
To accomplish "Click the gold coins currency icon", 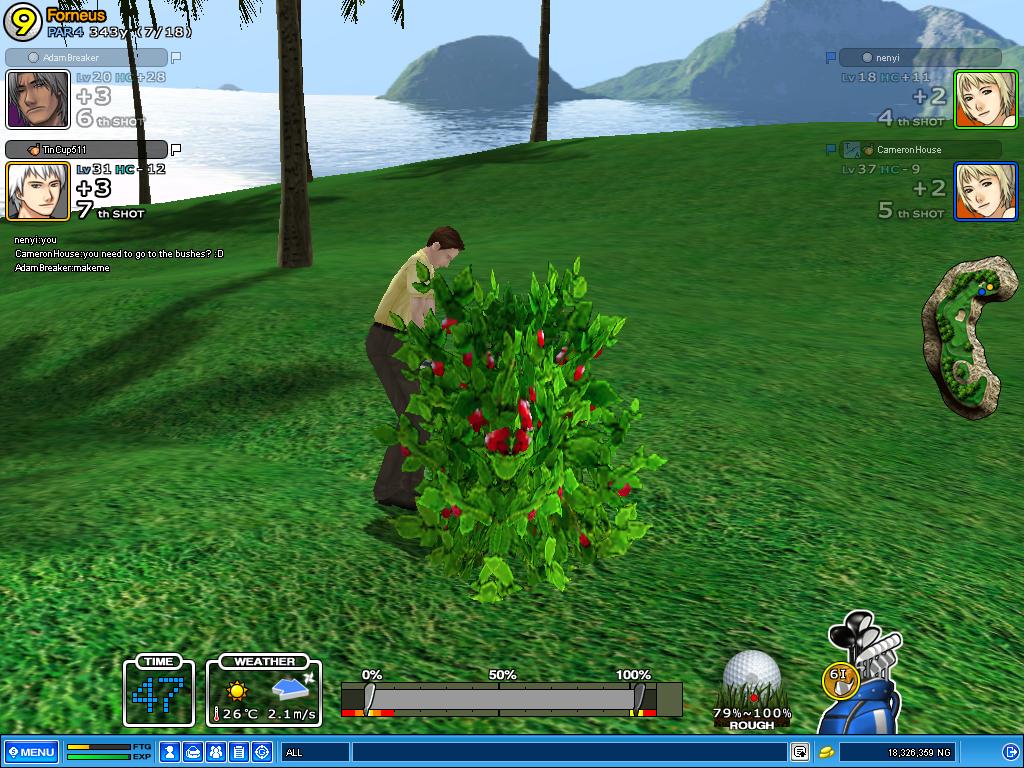I will (827, 752).
